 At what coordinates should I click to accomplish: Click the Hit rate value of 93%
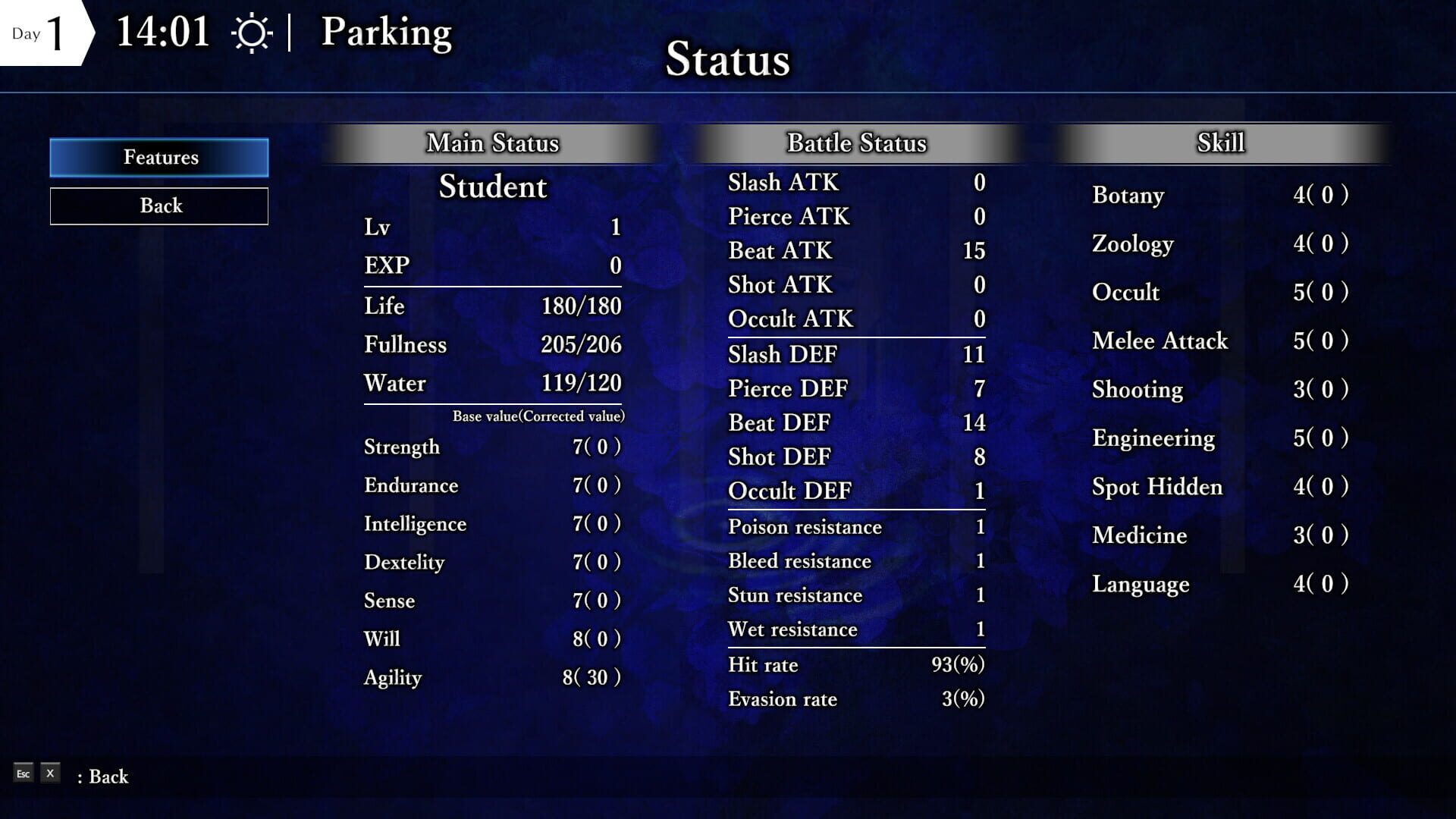[855, 665]
